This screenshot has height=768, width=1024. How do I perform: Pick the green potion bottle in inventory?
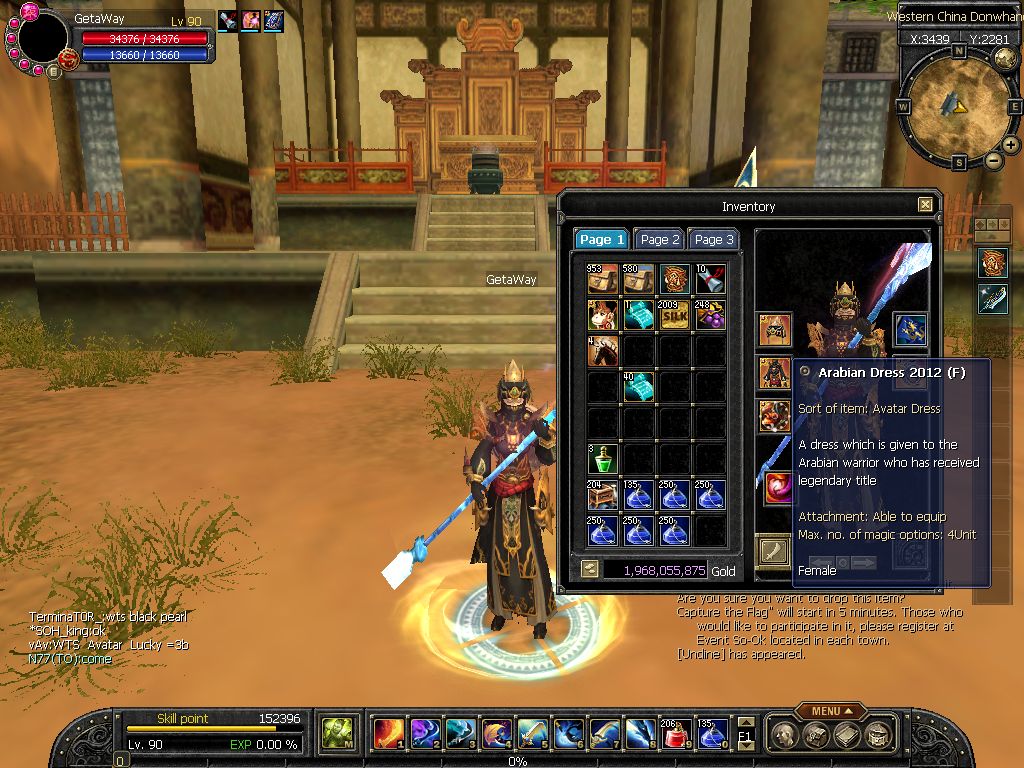tap(603, 460)
